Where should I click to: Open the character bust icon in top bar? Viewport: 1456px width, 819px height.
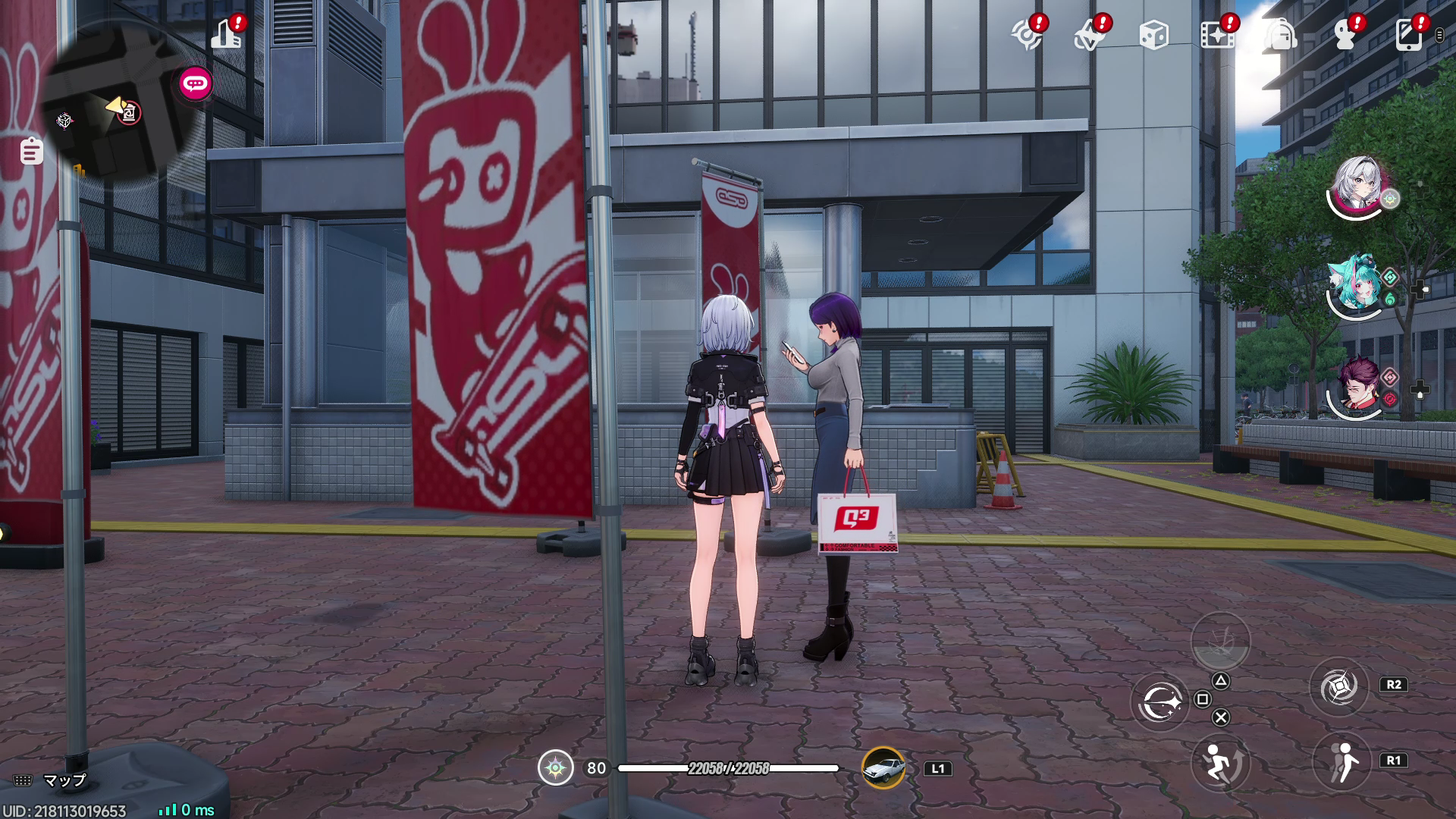click(x=1345, y=35)
